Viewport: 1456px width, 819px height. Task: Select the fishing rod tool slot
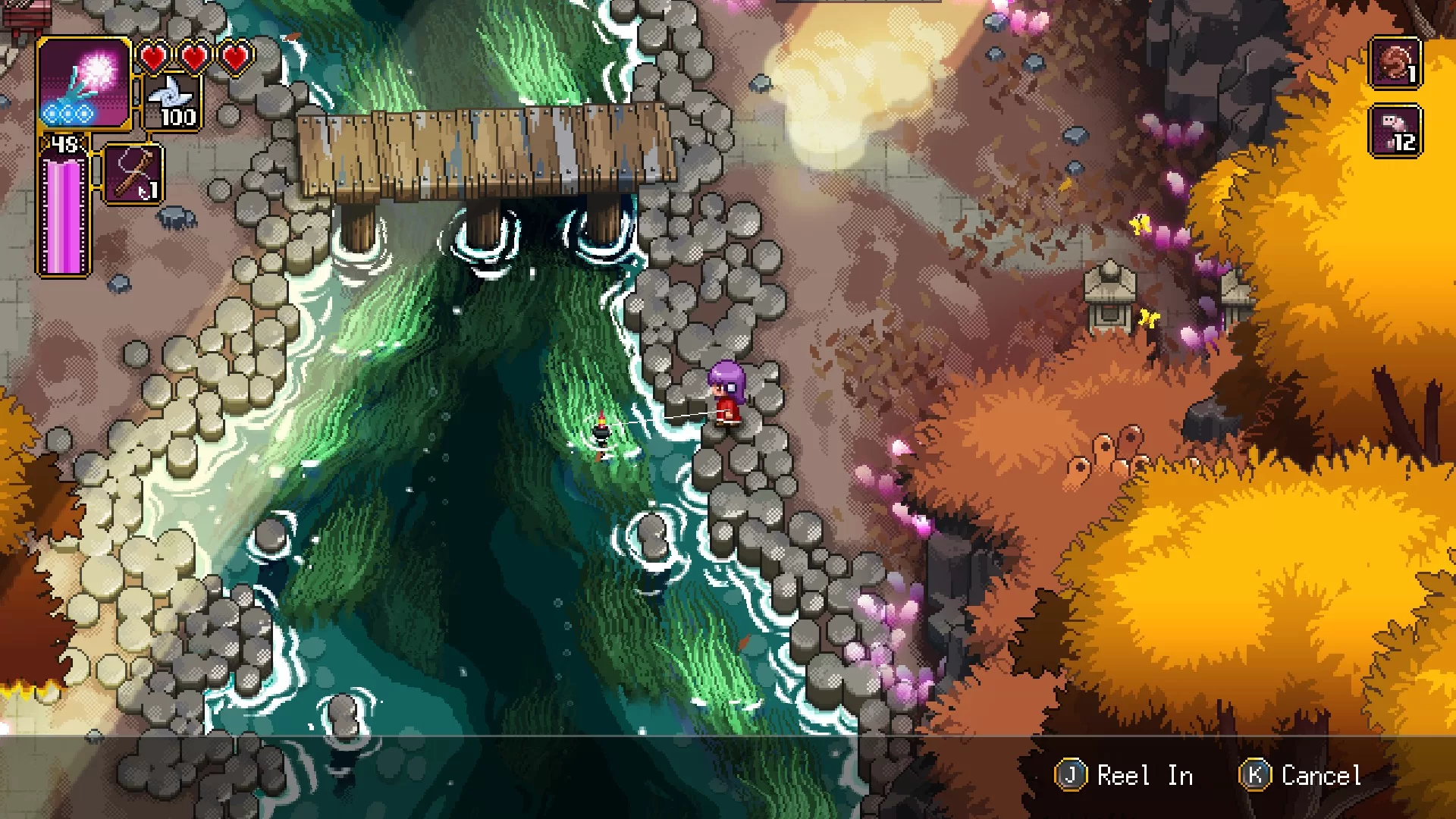pyautogui.click(x=133, y=174)
